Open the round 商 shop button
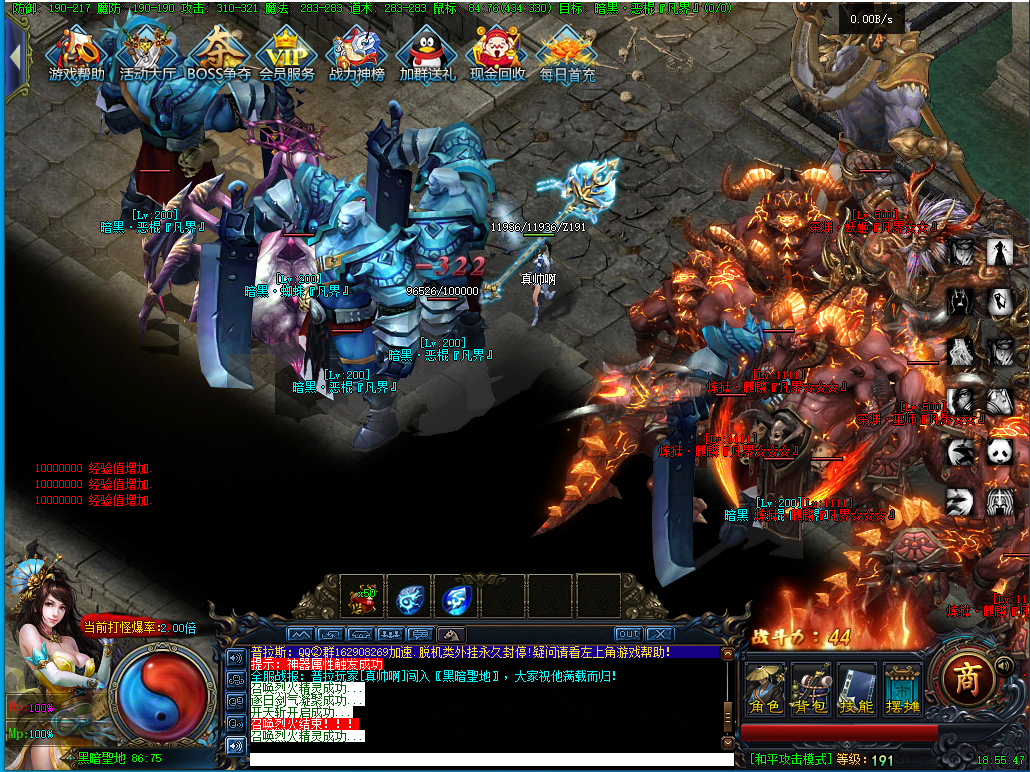 [967, 679]
